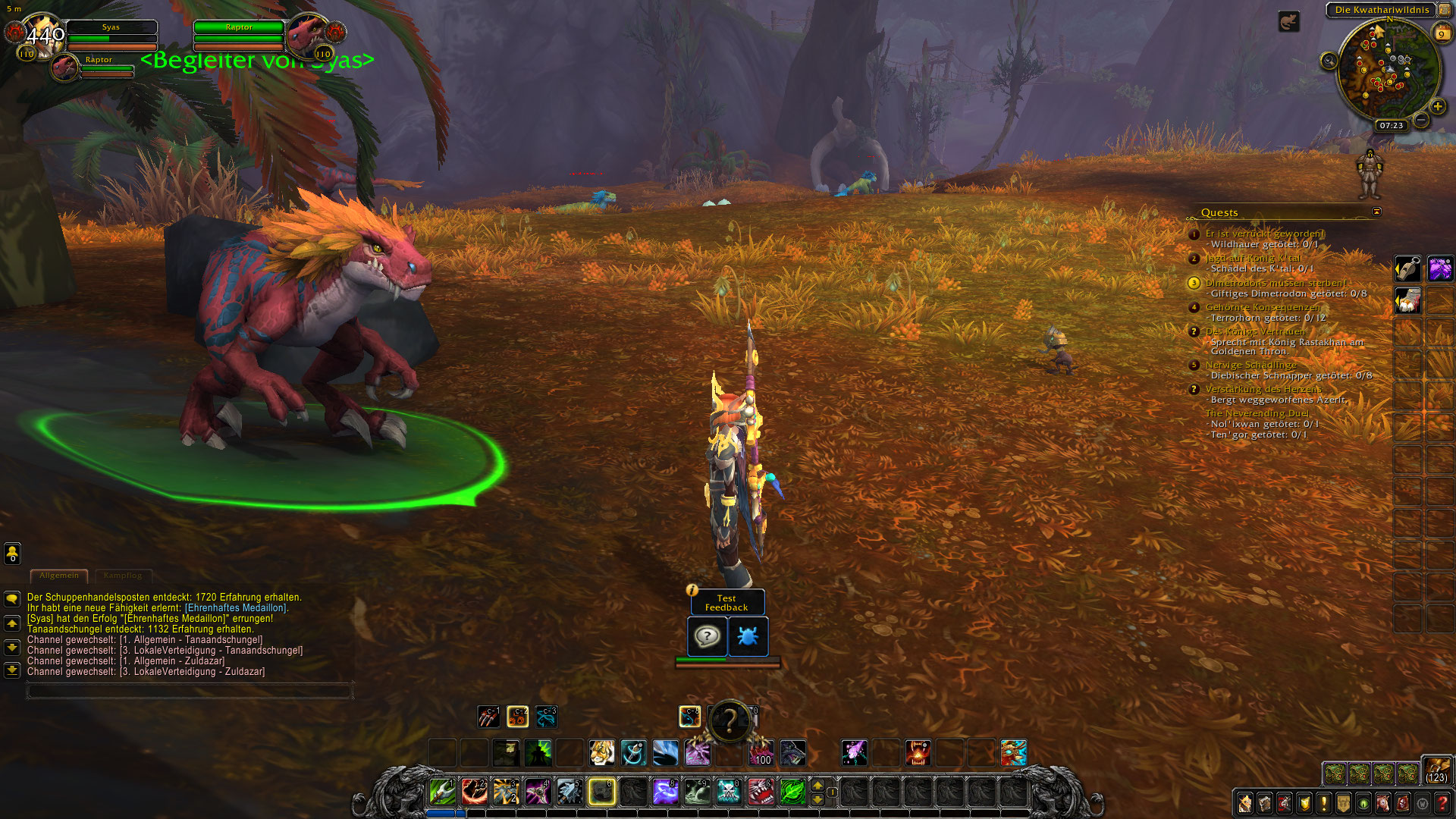Open the red question mark help button

pyautogui.click(x=1442, y=803)
